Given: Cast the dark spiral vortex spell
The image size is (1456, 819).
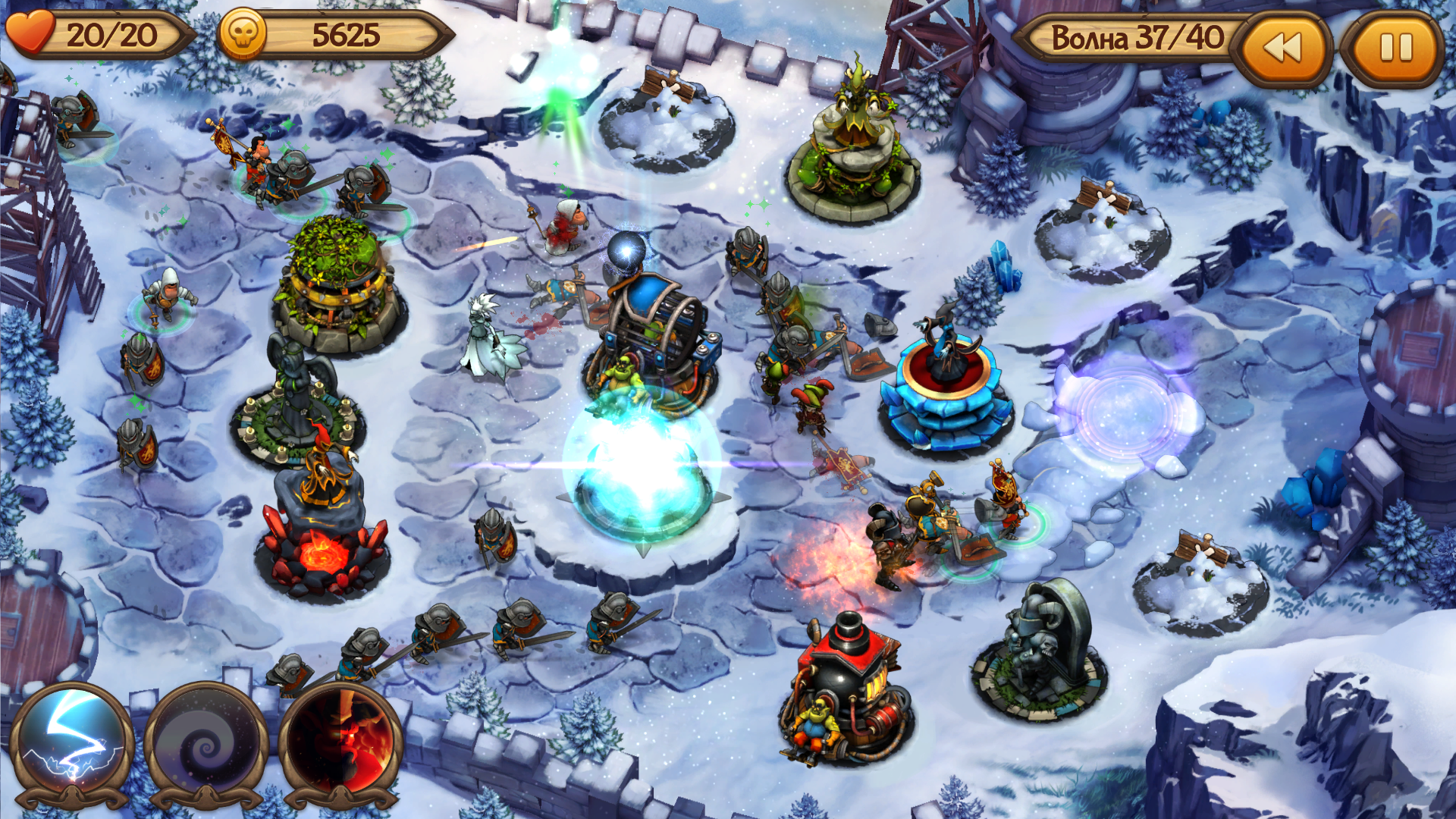Looking at the screenshot, I should click(206, 743).
